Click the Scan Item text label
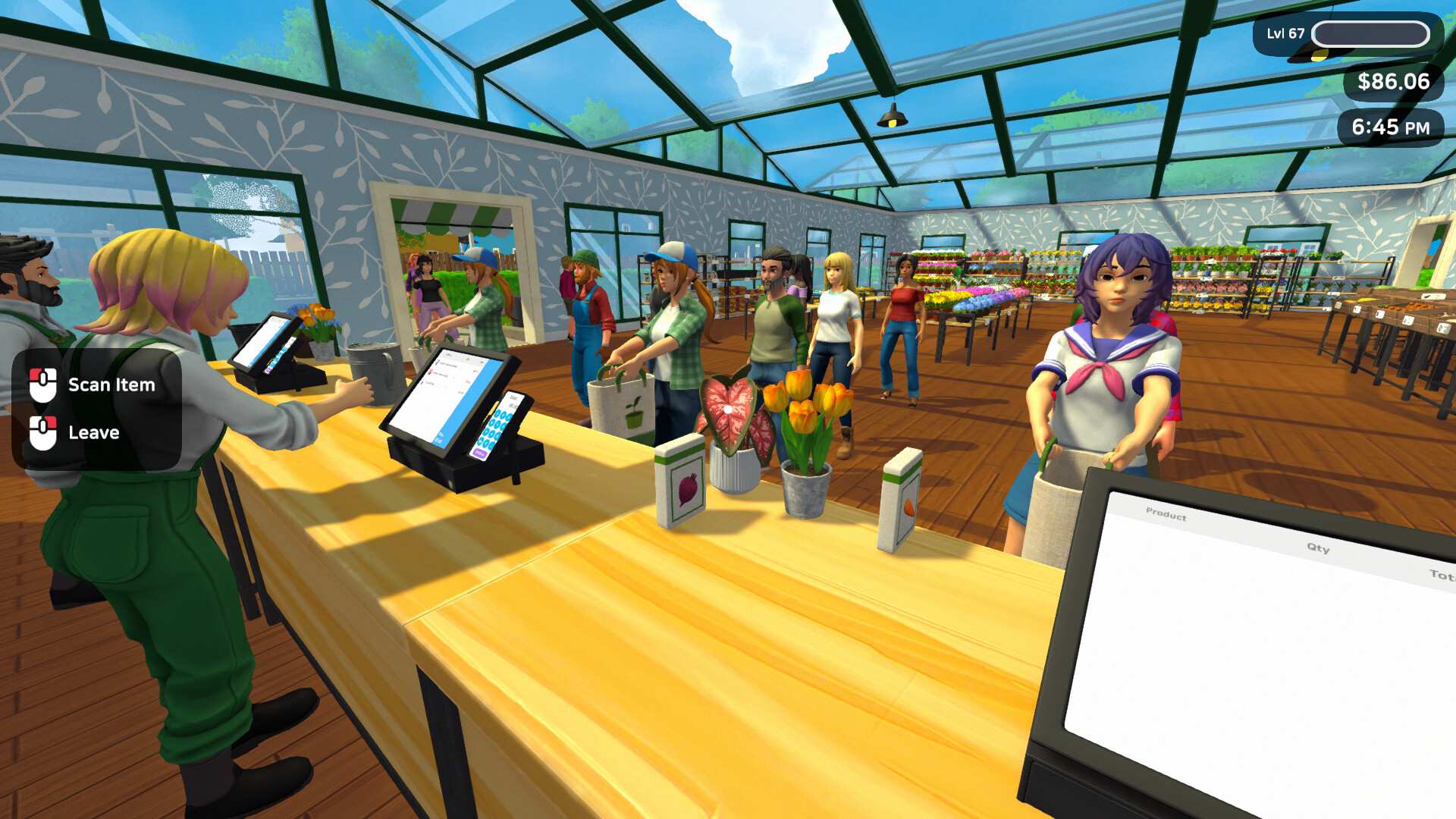 (111, 384)
